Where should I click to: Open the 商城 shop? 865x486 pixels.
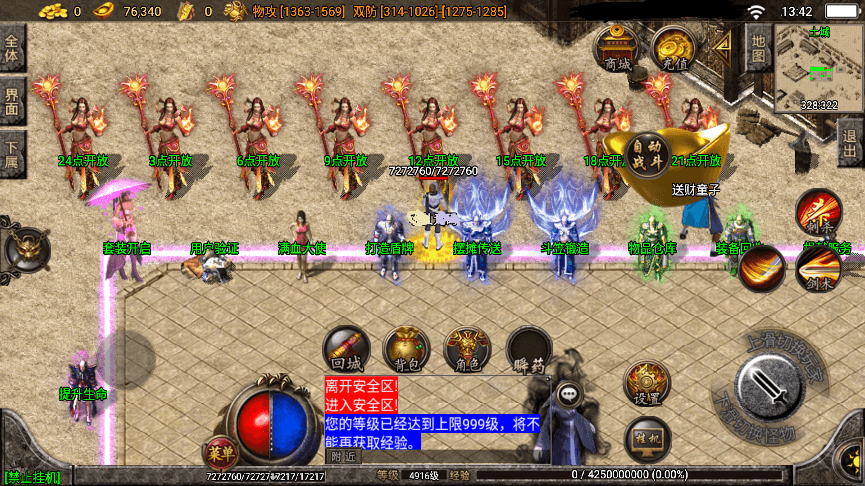pos(617,49)
